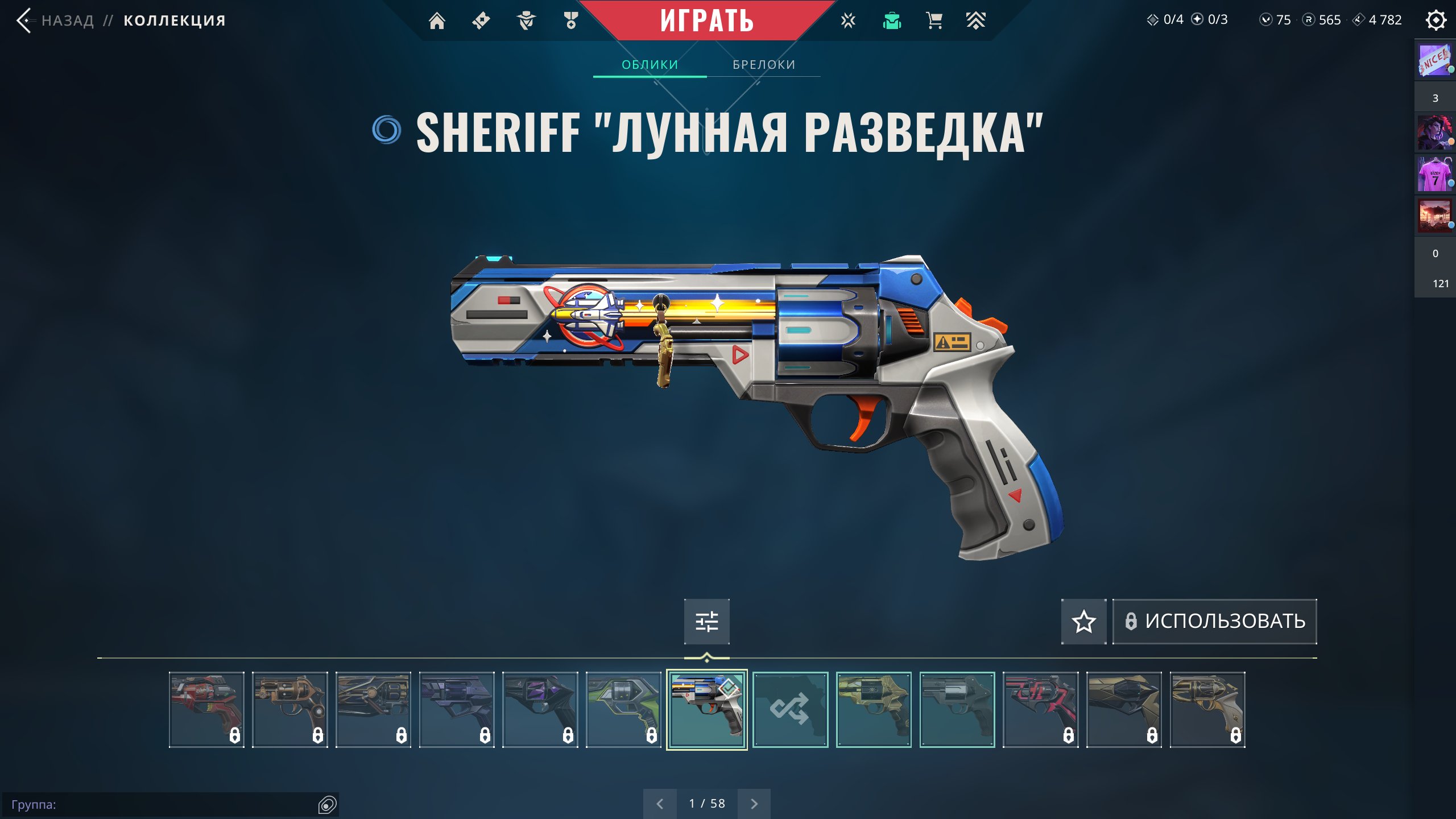1456x819 pixels.
Task: Select the red and green Sheriff skin thumbnail
Action: (x=206, y=709)
